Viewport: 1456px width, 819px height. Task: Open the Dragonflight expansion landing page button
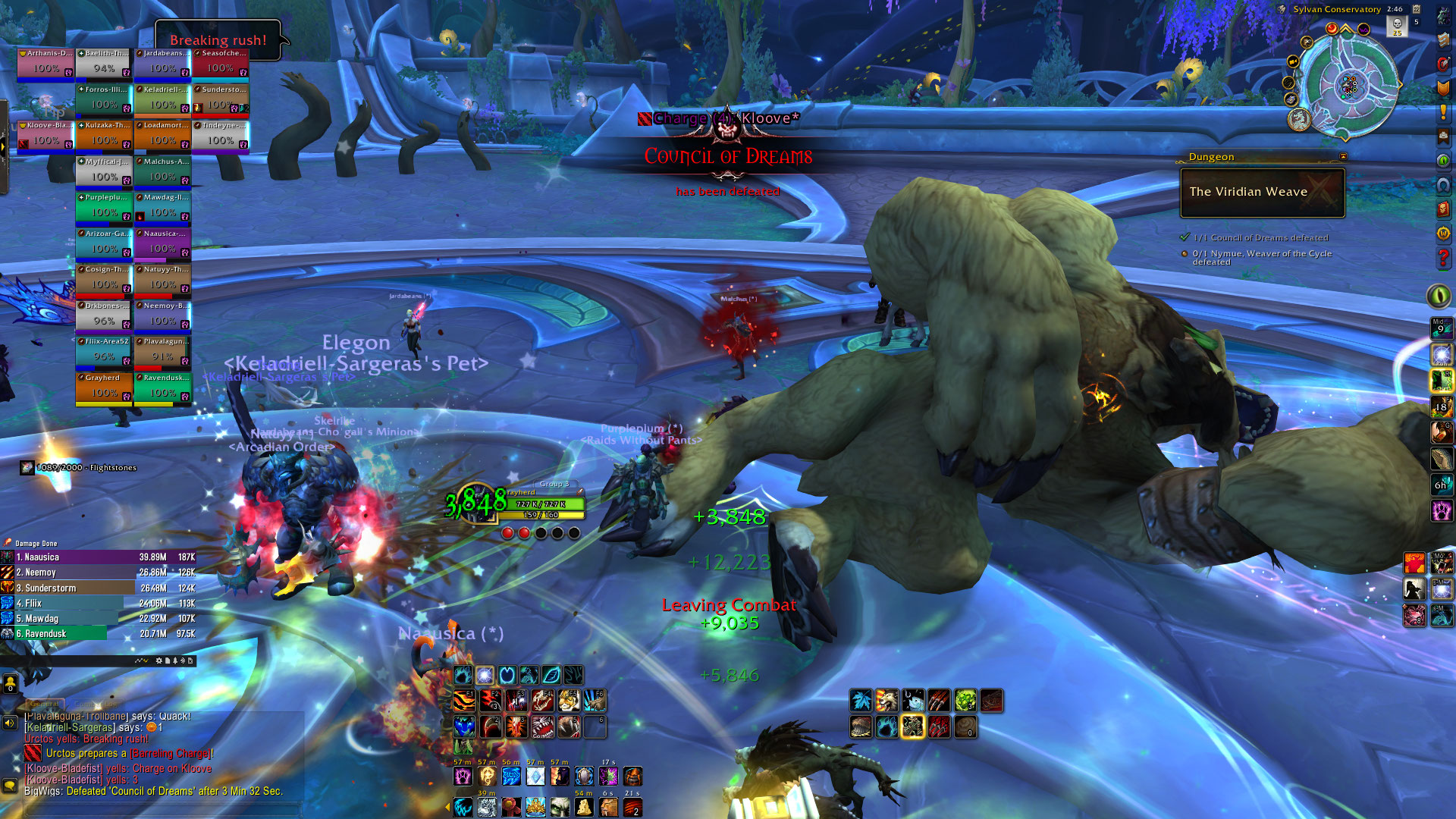(1298, 119)
